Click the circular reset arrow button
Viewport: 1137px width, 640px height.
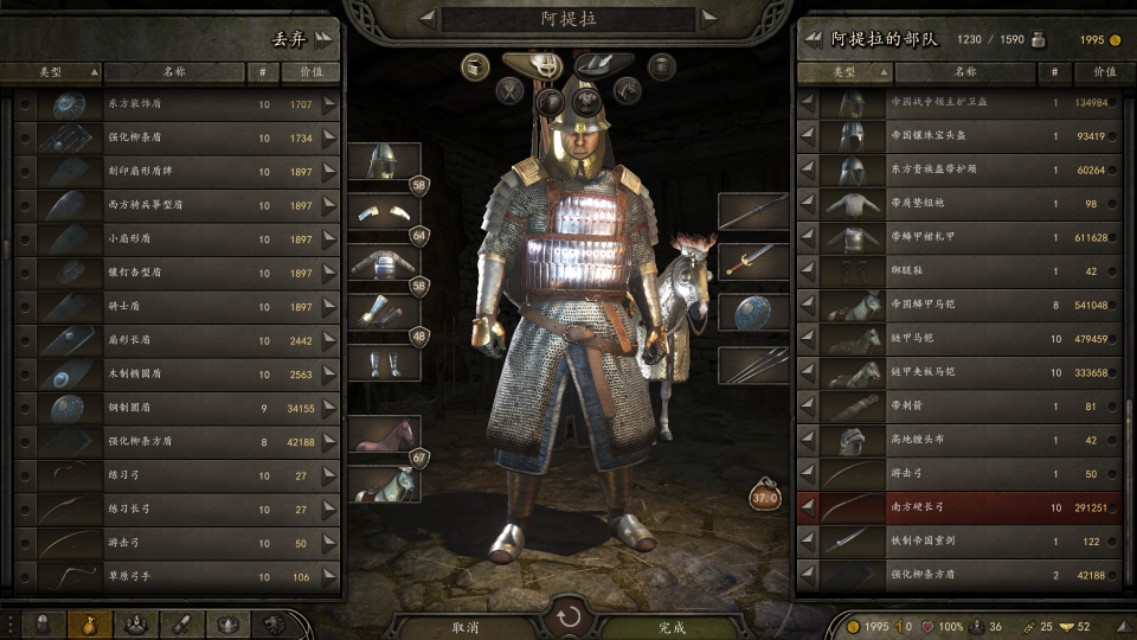click(x=568, y=615)
